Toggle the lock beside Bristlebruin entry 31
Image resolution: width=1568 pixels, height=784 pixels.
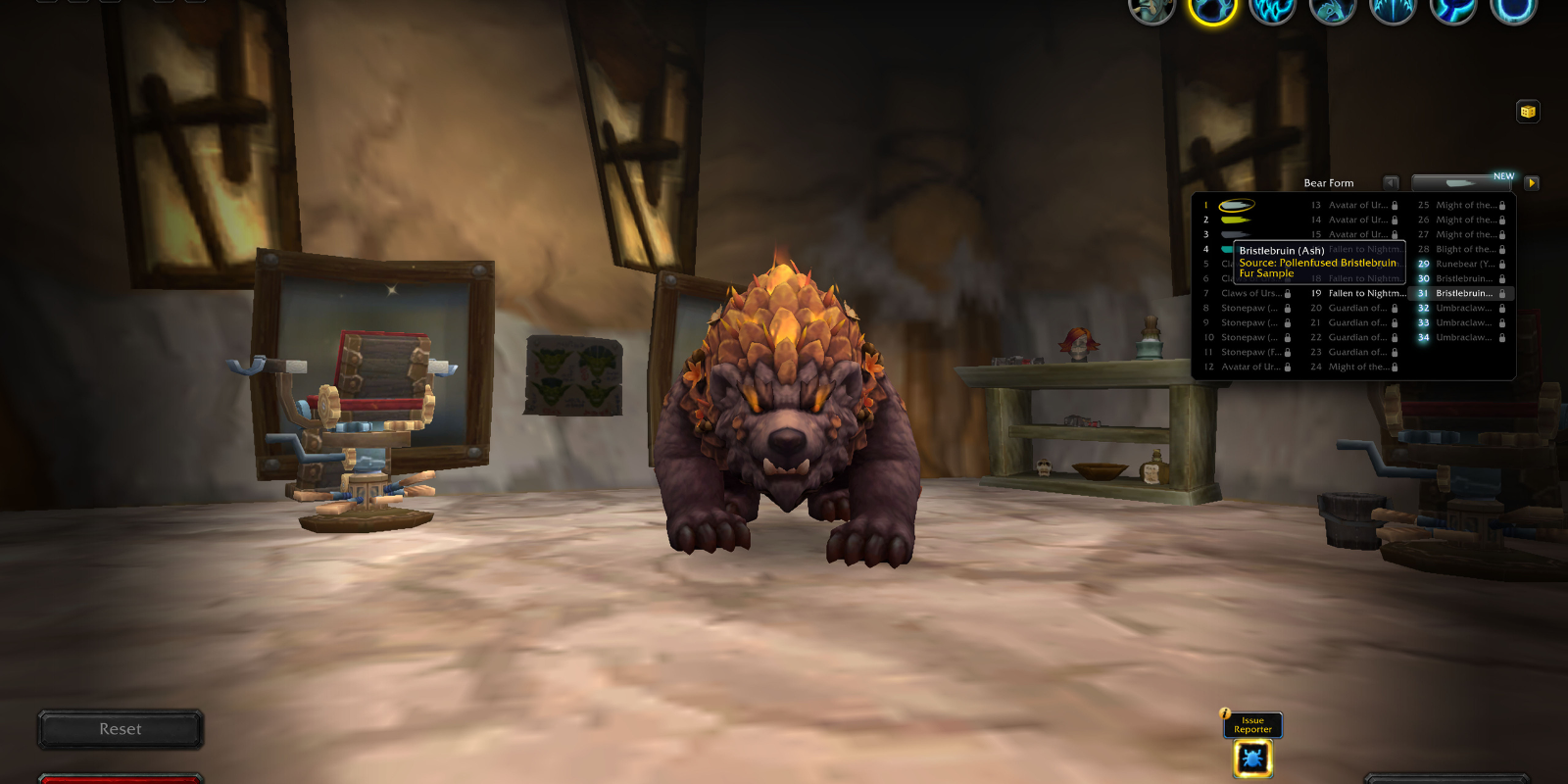pyautogui.click(x=1502, y=293)
